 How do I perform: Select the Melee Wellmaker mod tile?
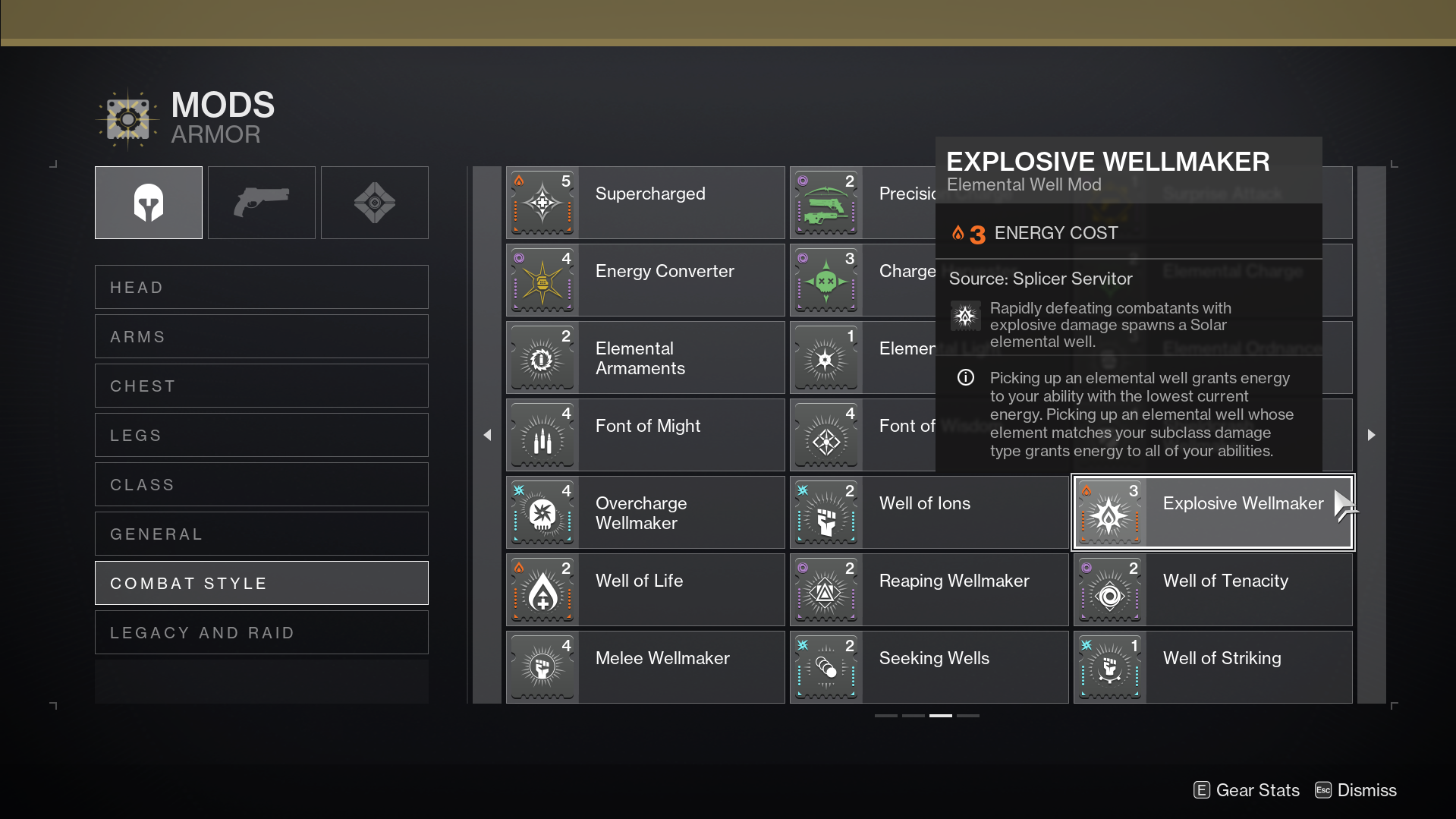coord(643,666)
